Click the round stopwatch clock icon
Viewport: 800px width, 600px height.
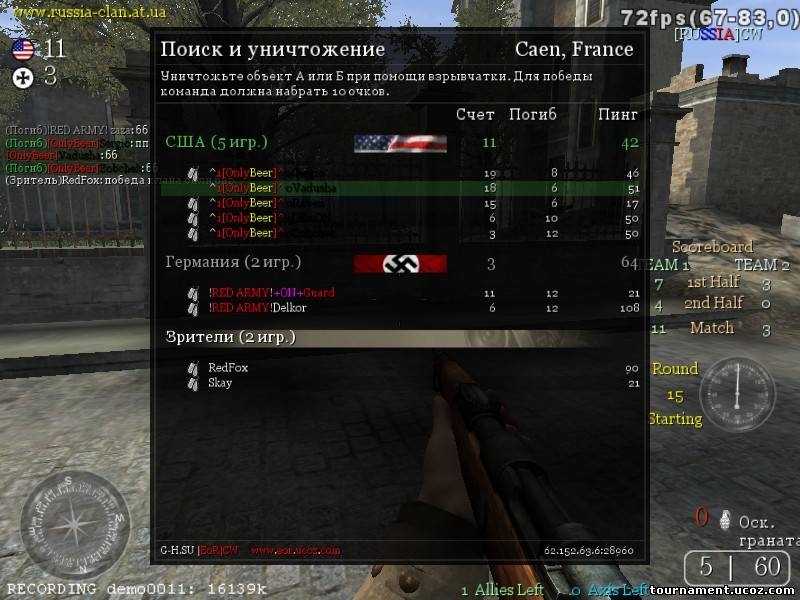737,394
